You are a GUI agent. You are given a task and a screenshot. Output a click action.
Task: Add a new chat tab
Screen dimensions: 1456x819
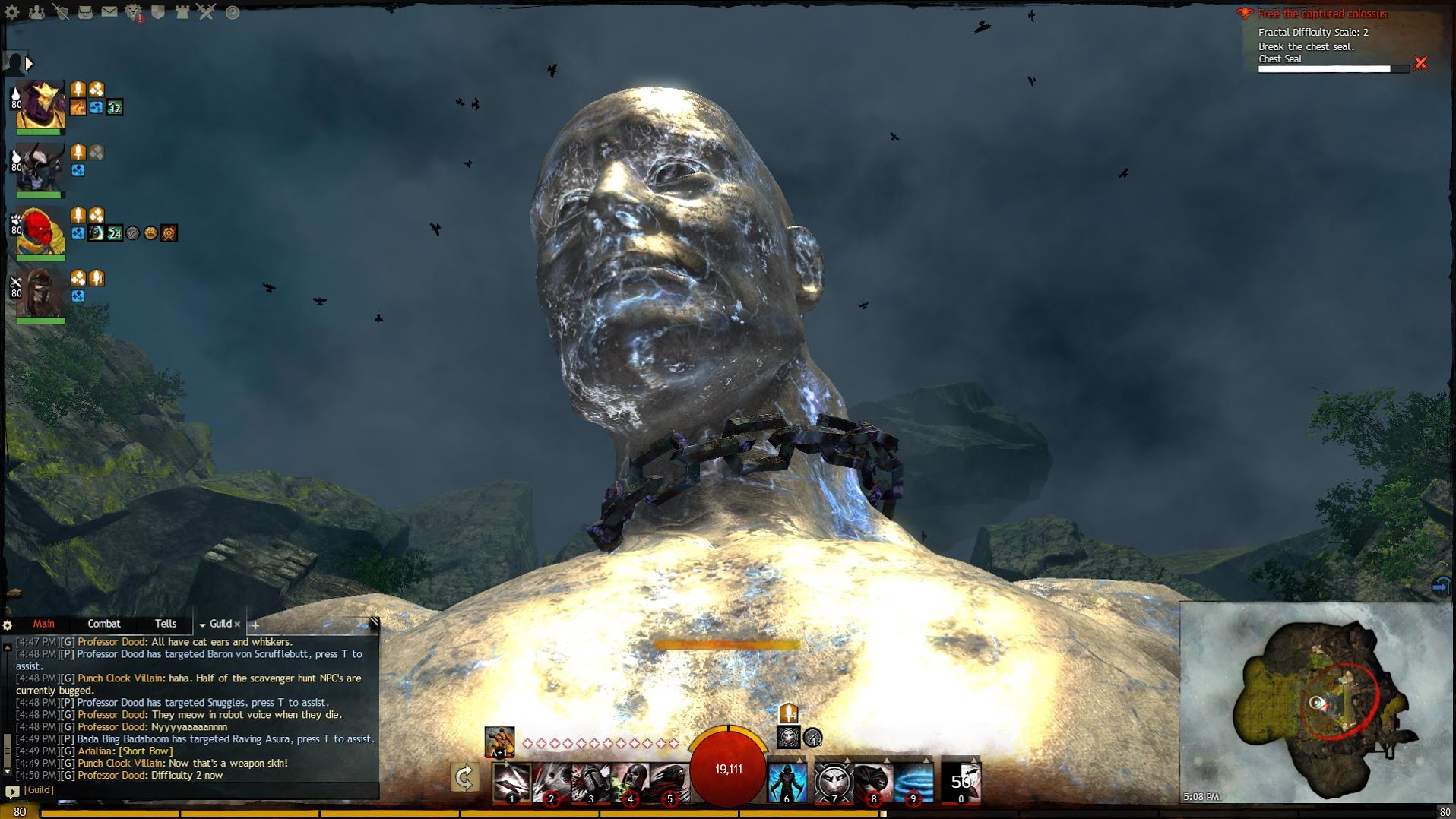tap(255, 625)
